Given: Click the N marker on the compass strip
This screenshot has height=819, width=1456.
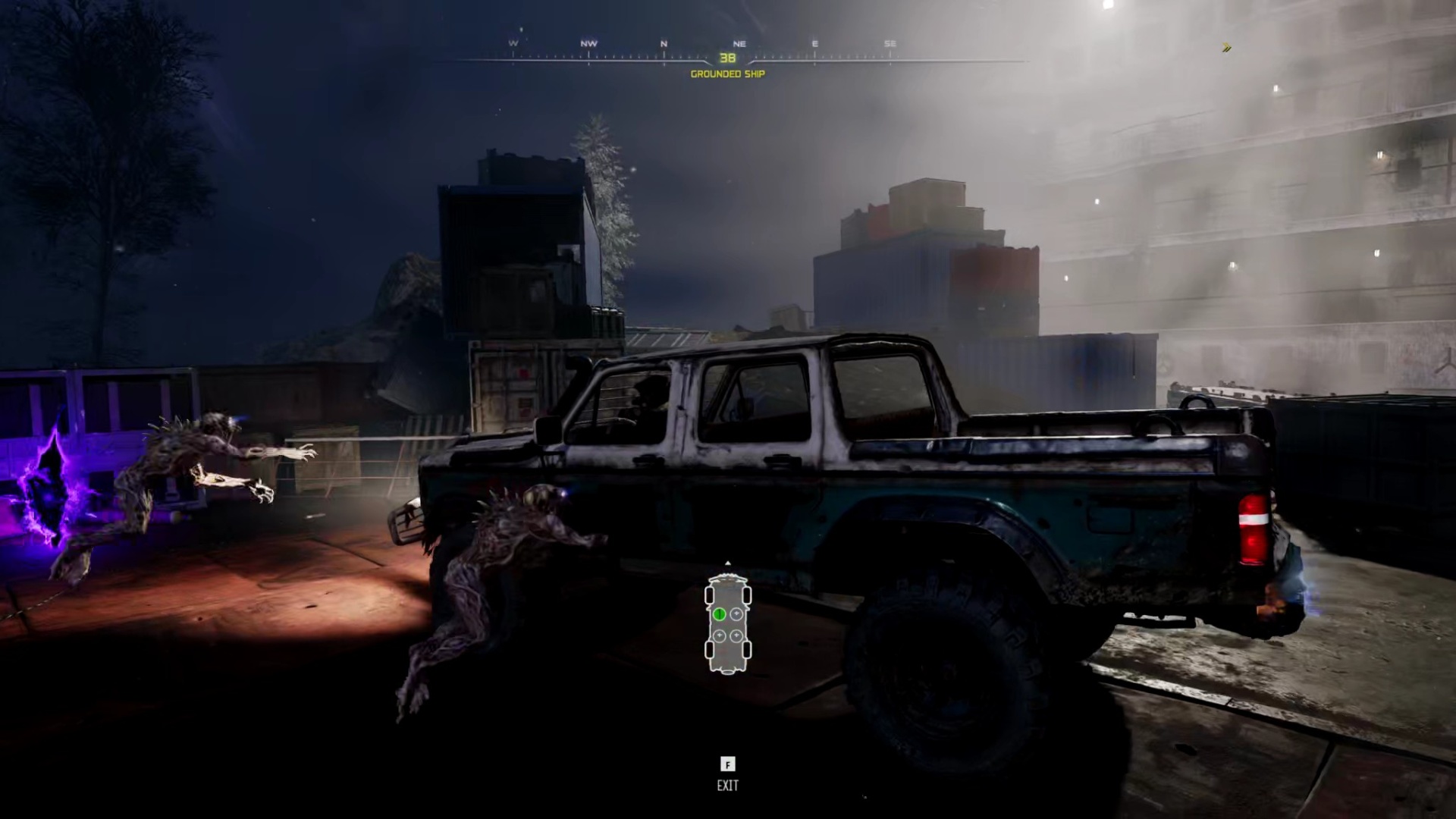Looking at the screenshot, I should pyautogui.click(x=665, y=43).
